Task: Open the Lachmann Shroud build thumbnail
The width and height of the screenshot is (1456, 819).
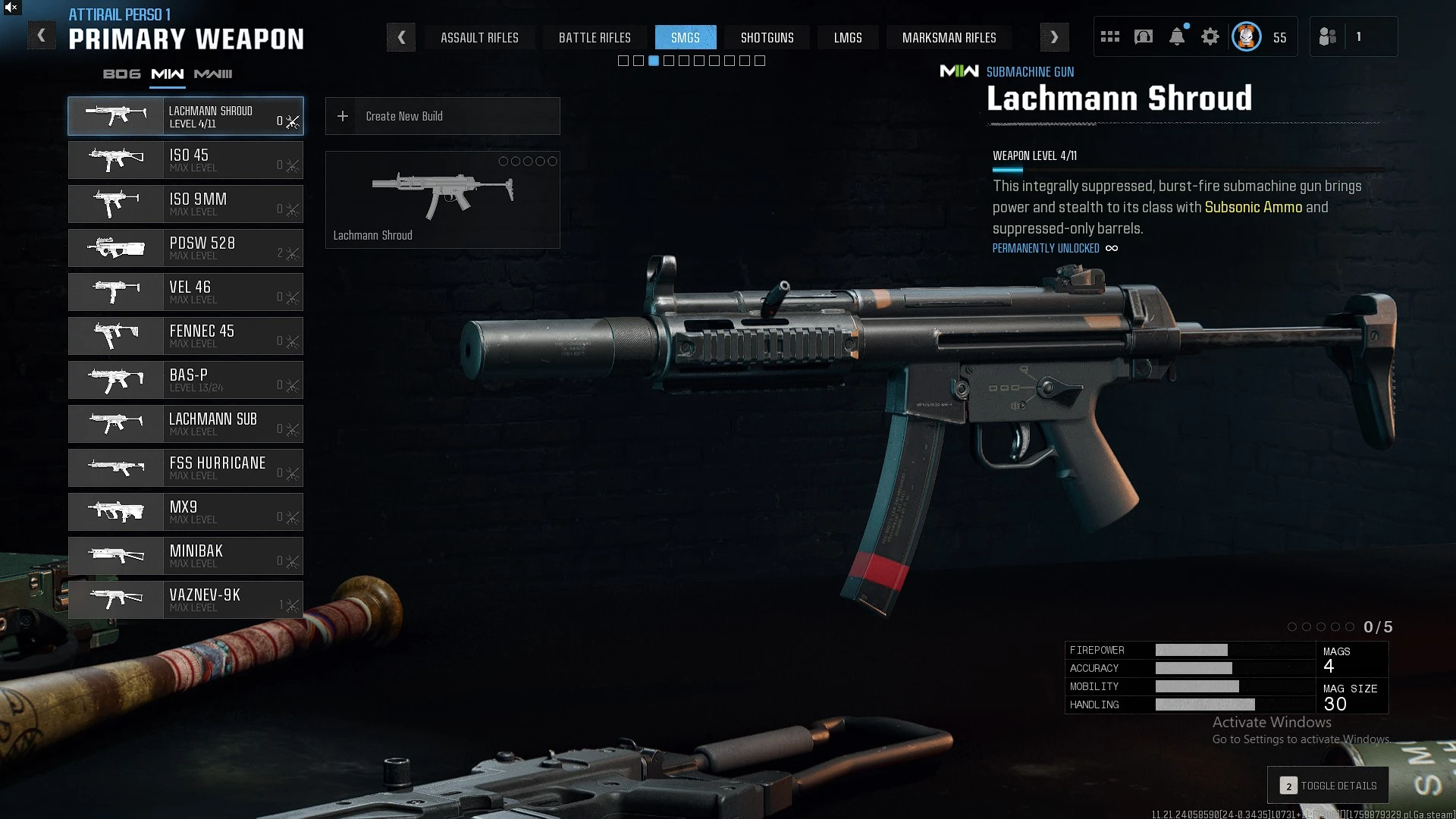Action: (442, 199)
